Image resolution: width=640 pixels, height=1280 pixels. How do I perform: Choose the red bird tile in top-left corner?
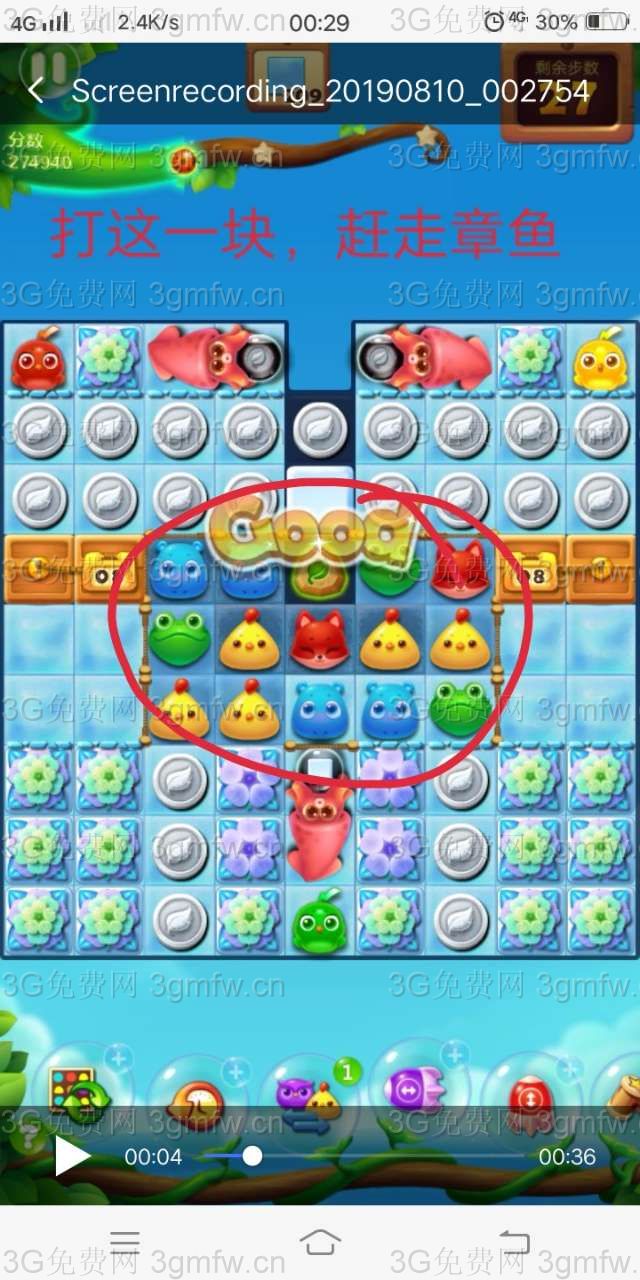coord(38,359)
